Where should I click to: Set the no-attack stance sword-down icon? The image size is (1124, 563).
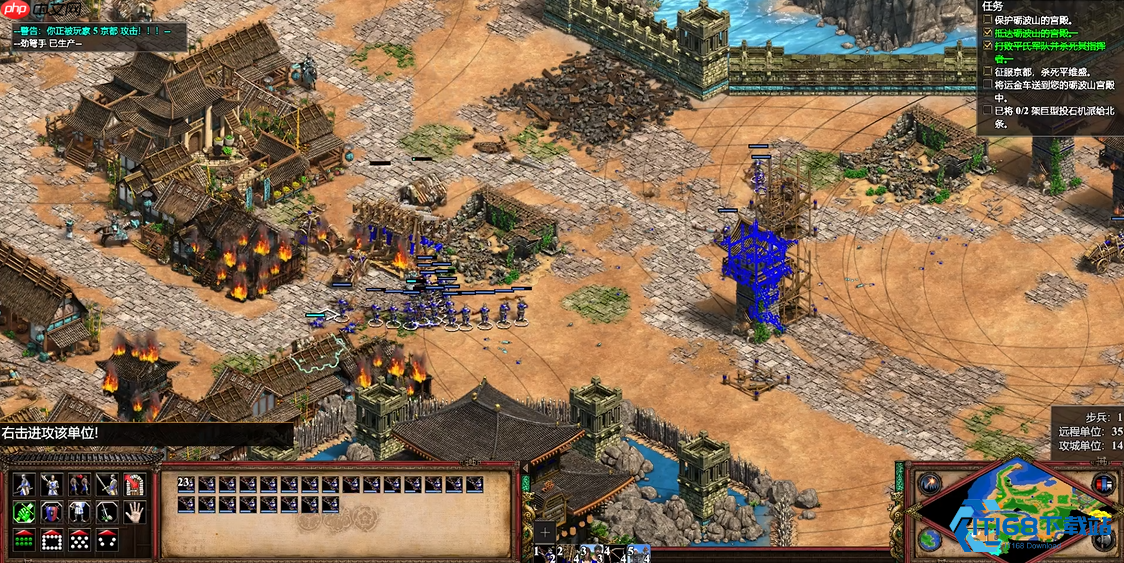tap(105, 513)
